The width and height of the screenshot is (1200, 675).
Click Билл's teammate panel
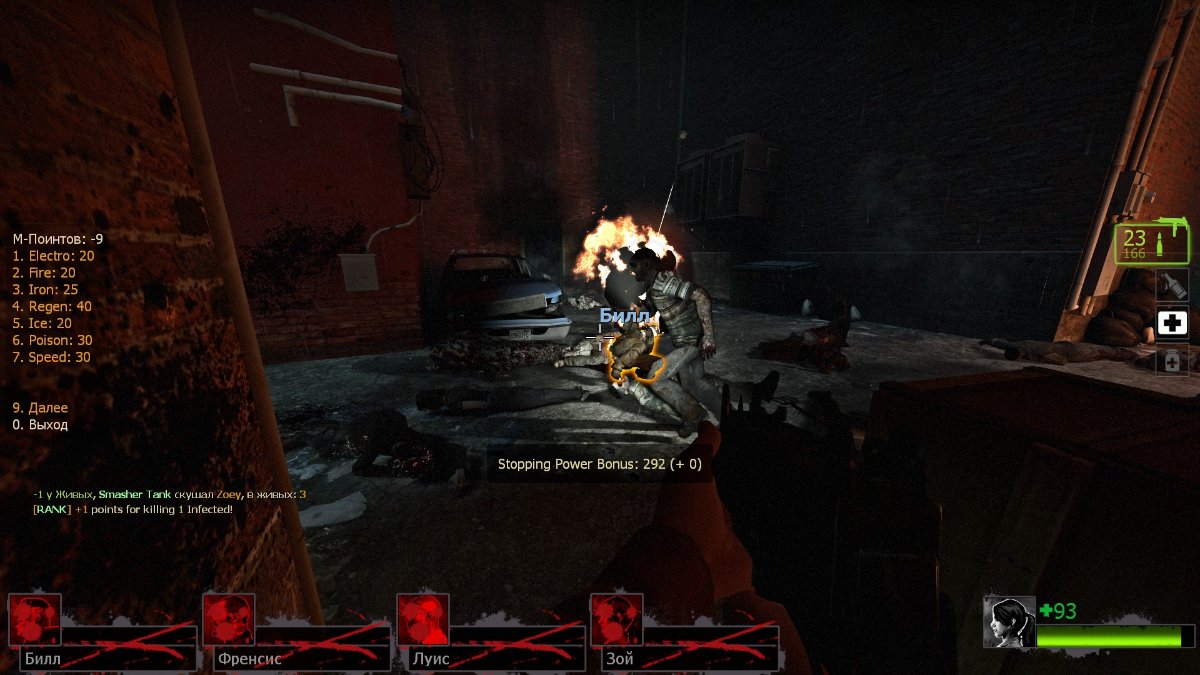click(103, 633)
